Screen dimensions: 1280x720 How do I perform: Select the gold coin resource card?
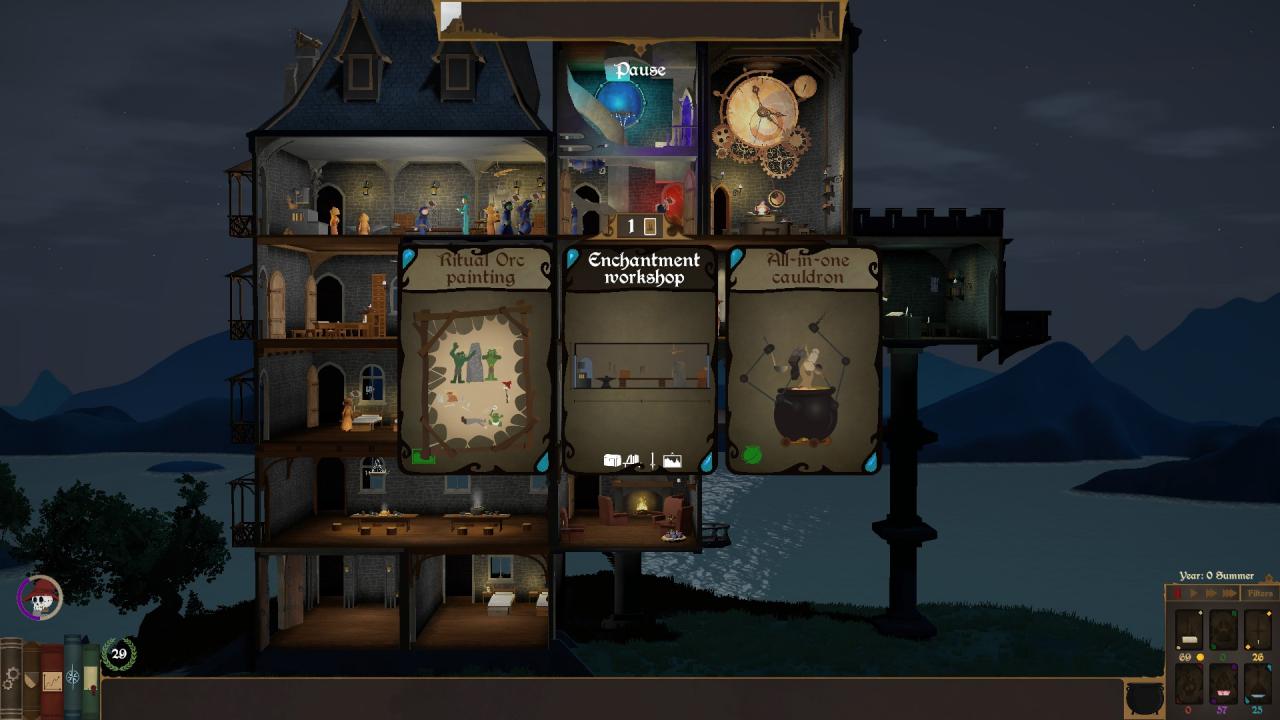coord(1189,630)
